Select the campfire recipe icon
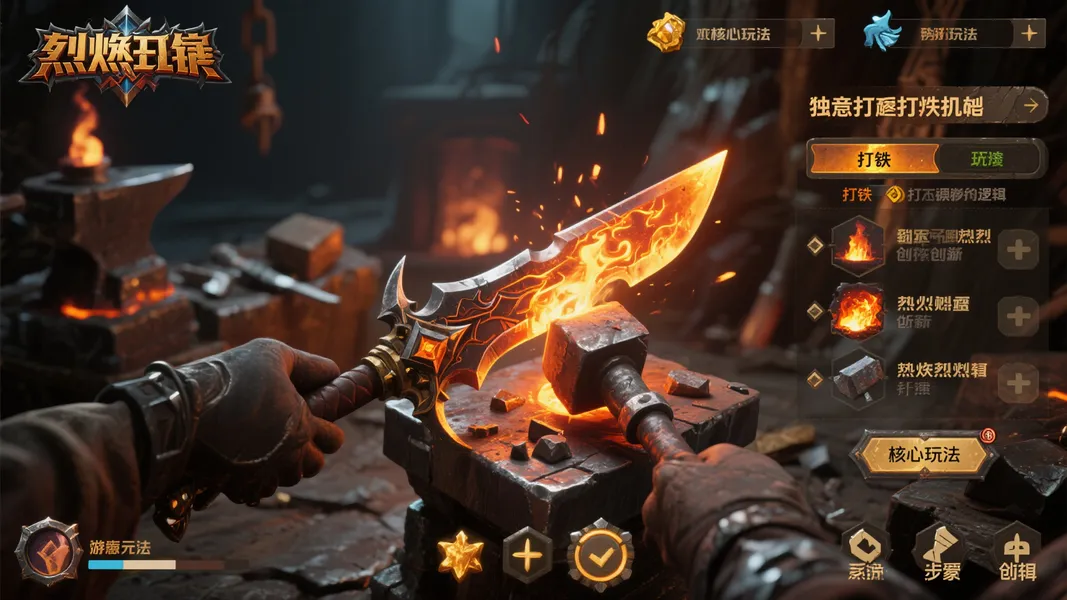 [858, 245]
